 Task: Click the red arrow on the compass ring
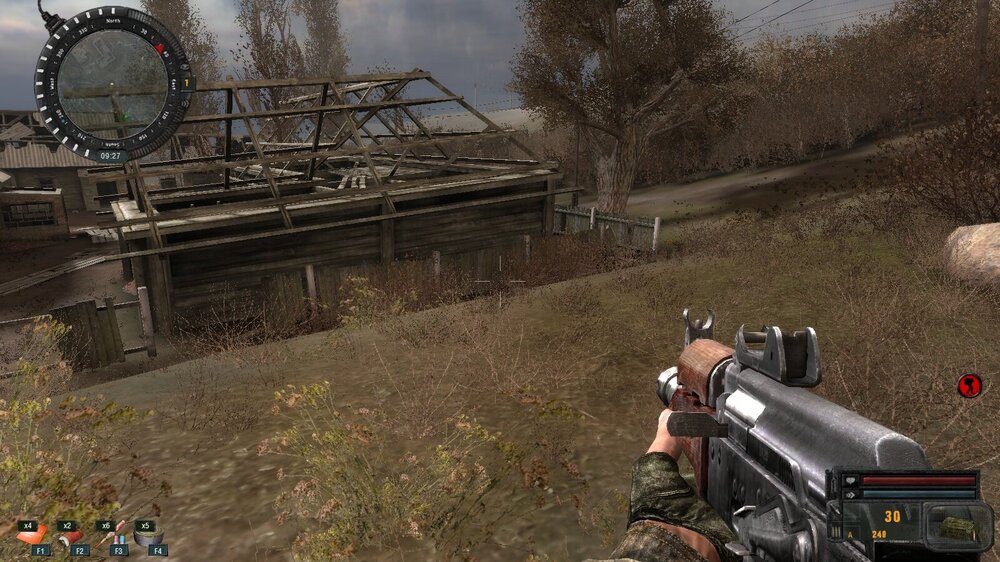158,47
